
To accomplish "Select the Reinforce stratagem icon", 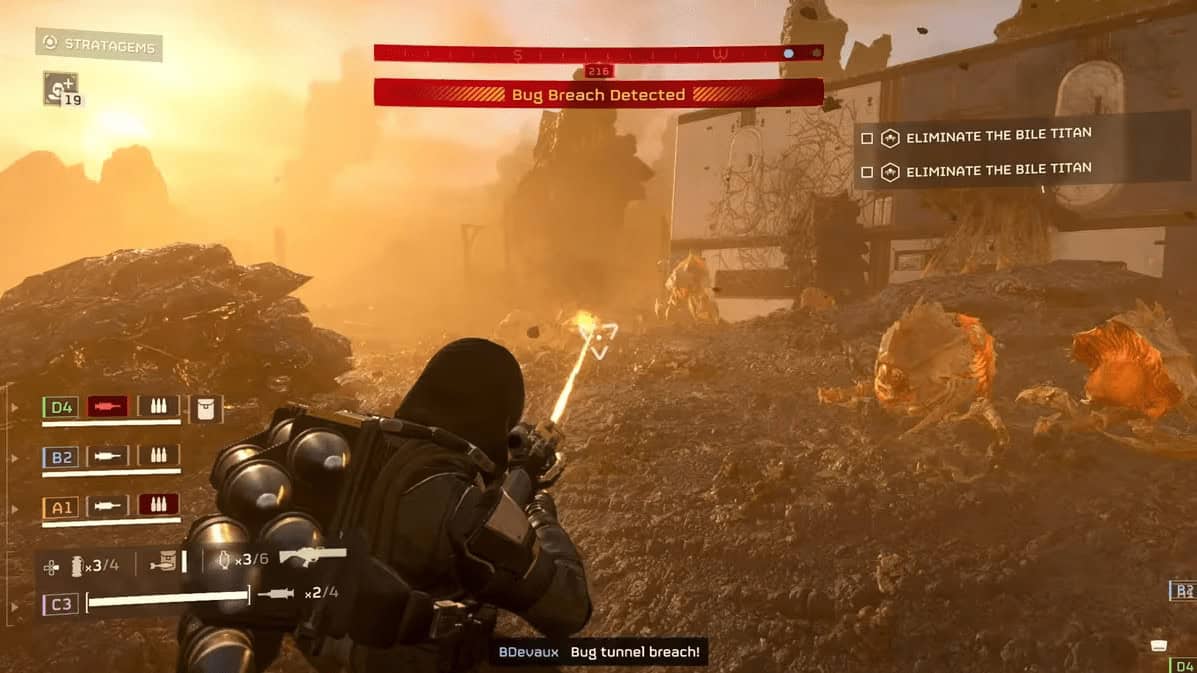I will point(60,88).
